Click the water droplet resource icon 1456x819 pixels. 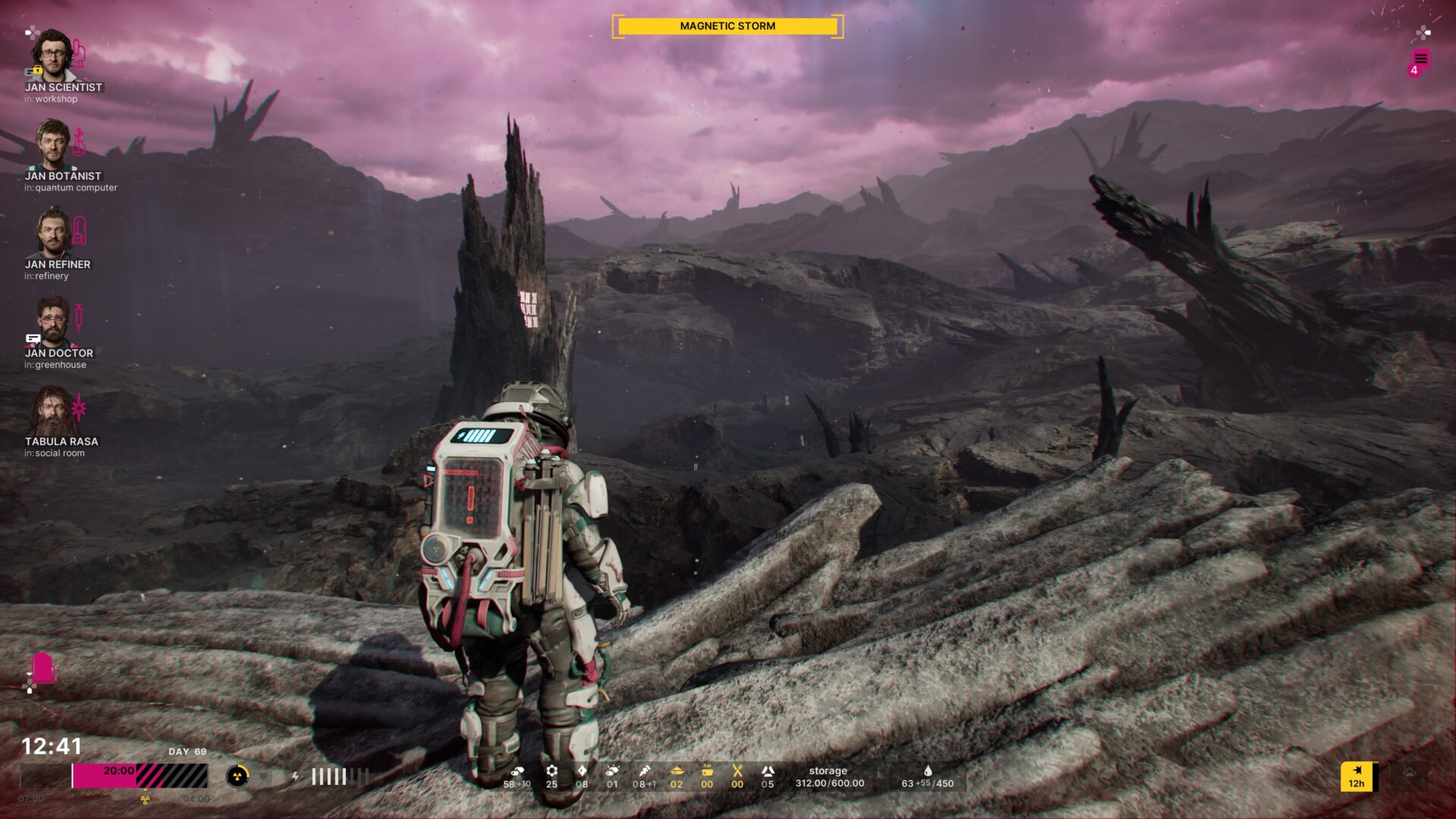tap(927, 770)
